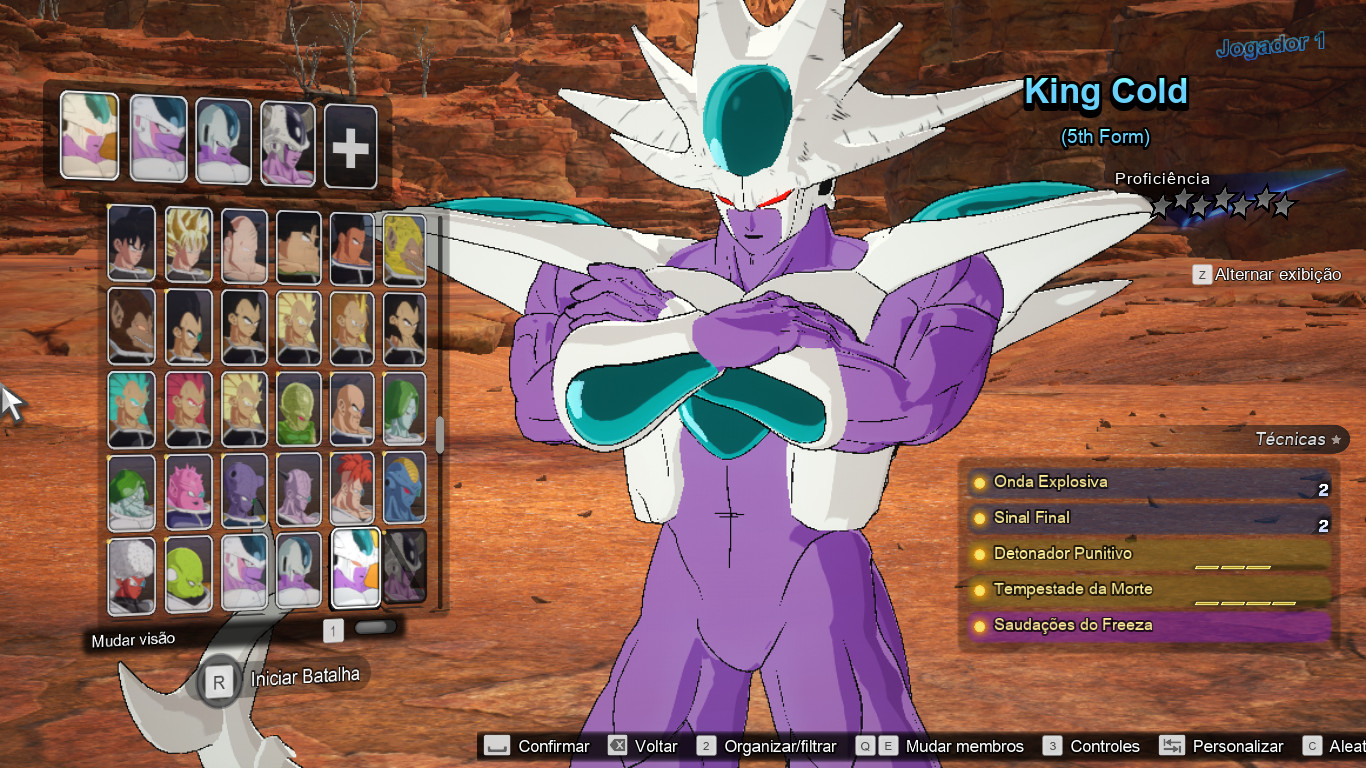Choose the brown Great Ape Vegeta portrait
The image size is (1366, 768).
[x=131, y=327]
